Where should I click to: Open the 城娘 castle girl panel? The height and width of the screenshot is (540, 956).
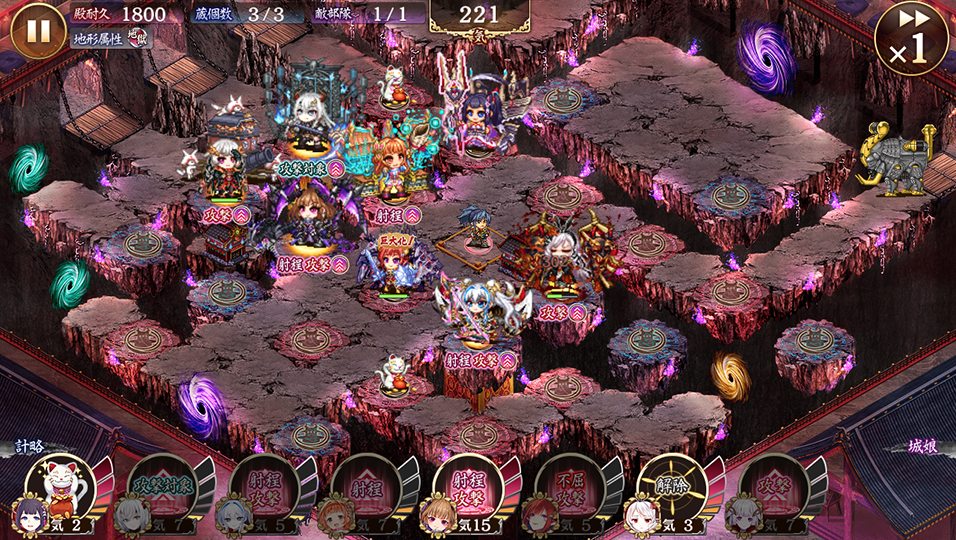pyautogui.click(x=923, y=447)
